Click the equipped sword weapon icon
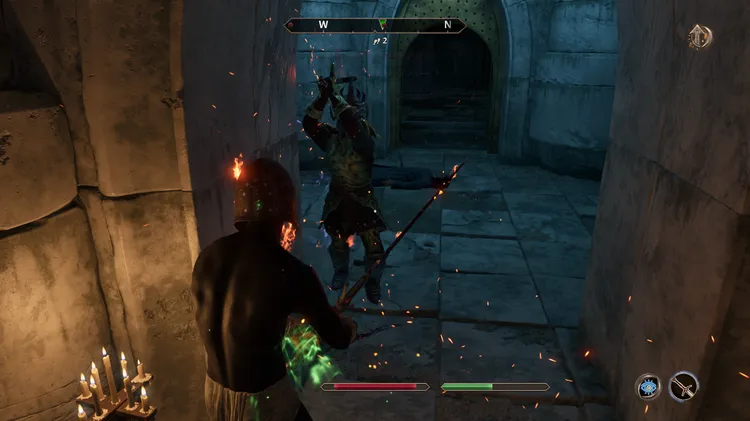The image size is (750, 421). pos(684,386)
